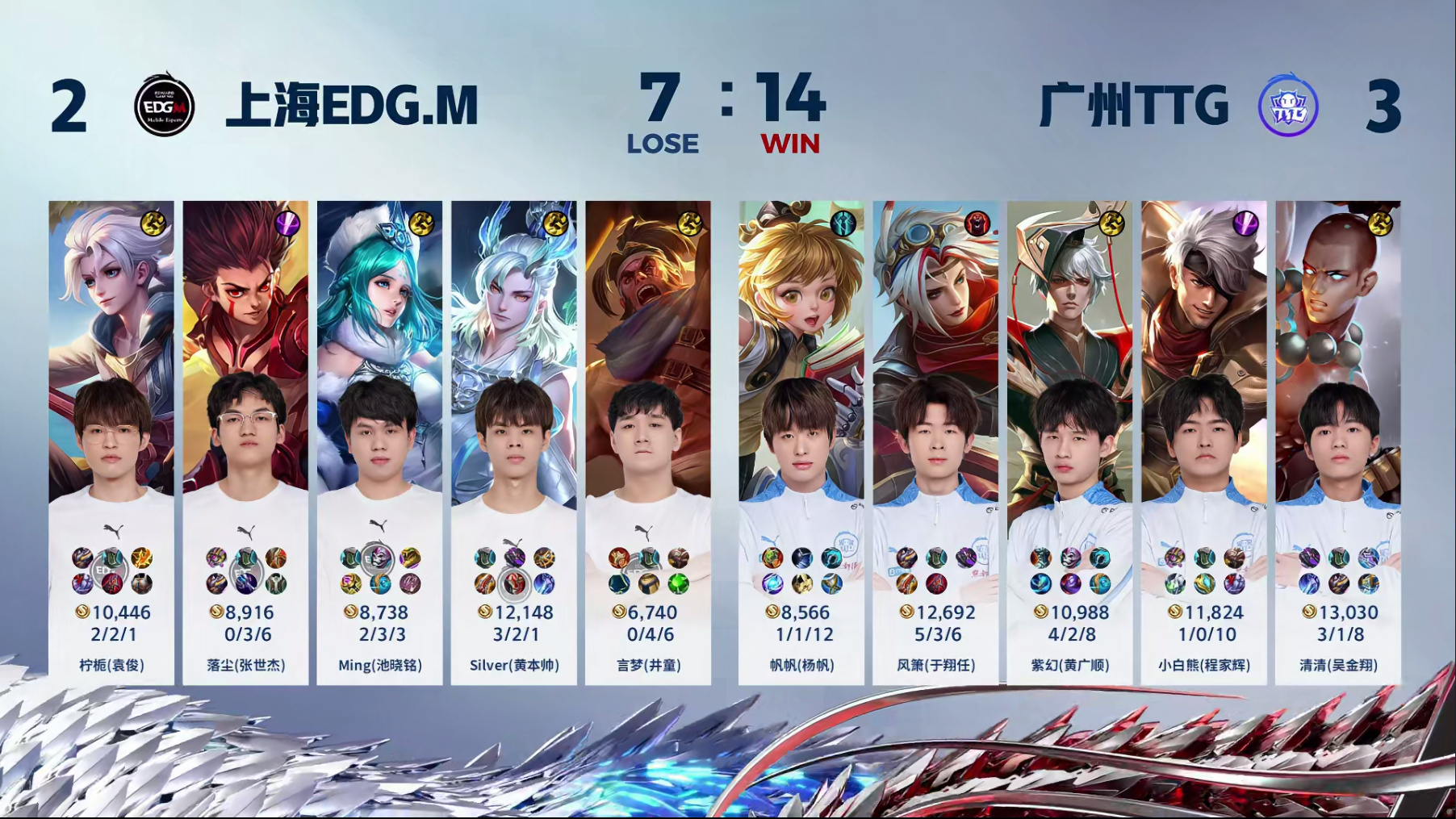The width and height of the screenshot is (1456, 819).
Task: Select 言梦(井童)'s player card
Action: pyautogui.click(x=648, y=442)
